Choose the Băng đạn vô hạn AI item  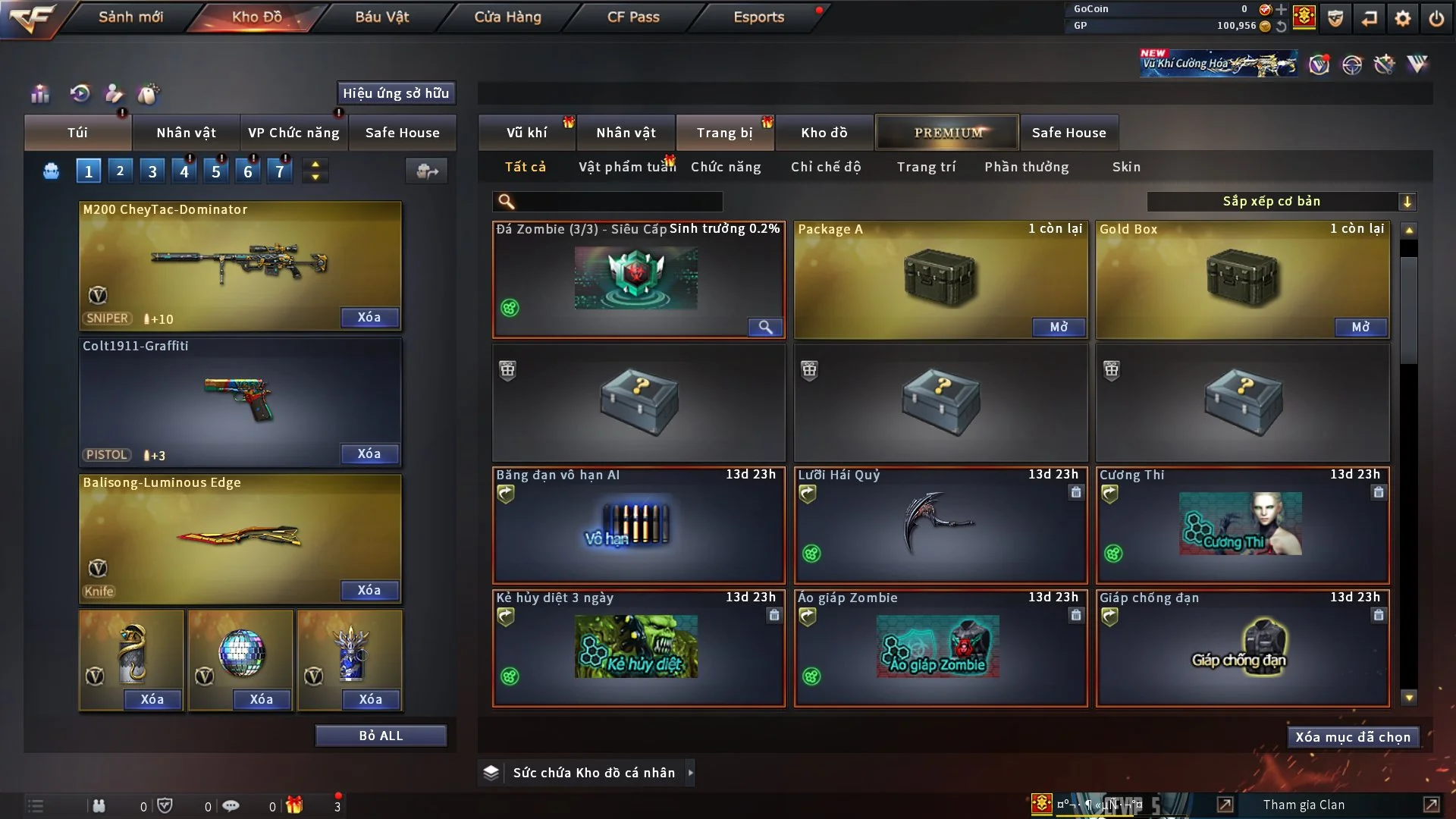[639, 525]
